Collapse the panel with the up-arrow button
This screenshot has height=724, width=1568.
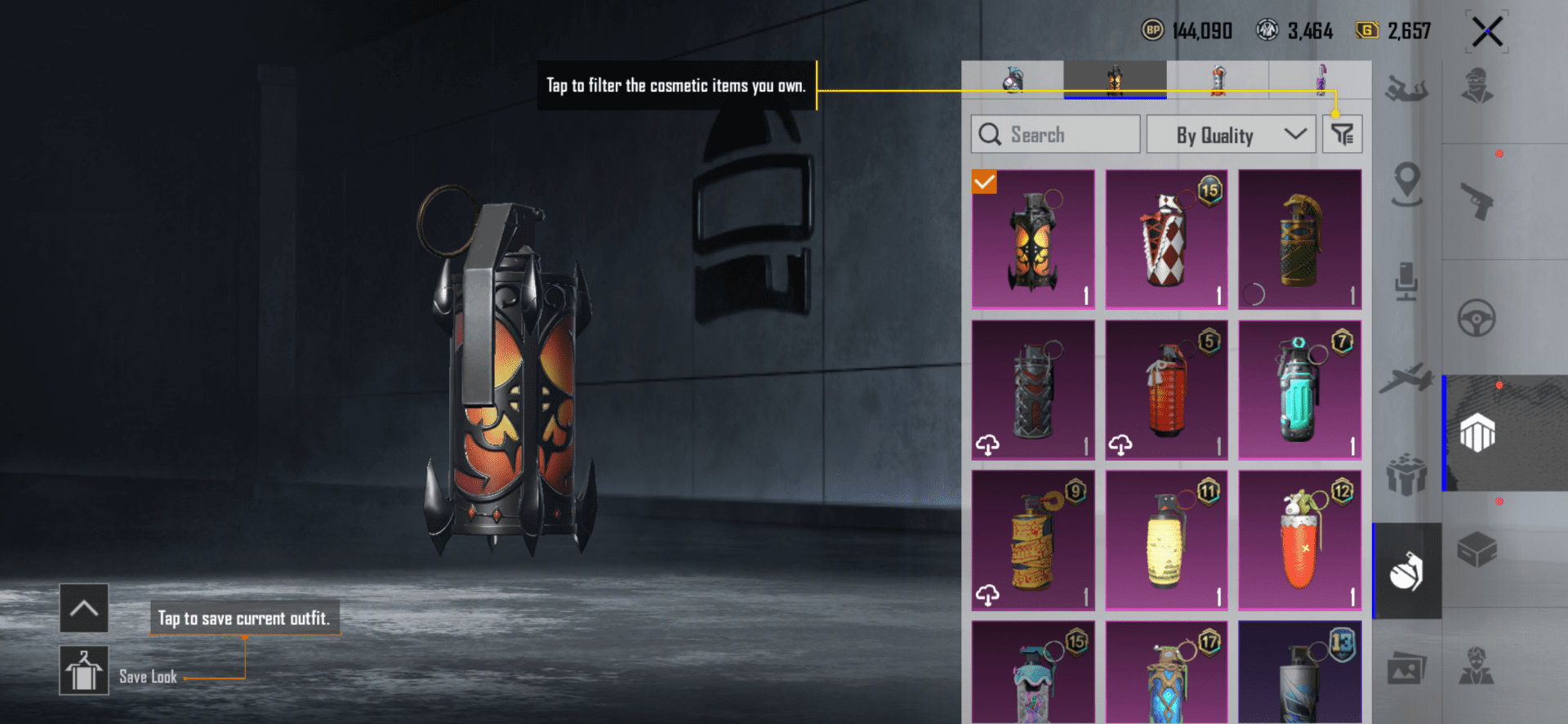(x=83, y=608)
